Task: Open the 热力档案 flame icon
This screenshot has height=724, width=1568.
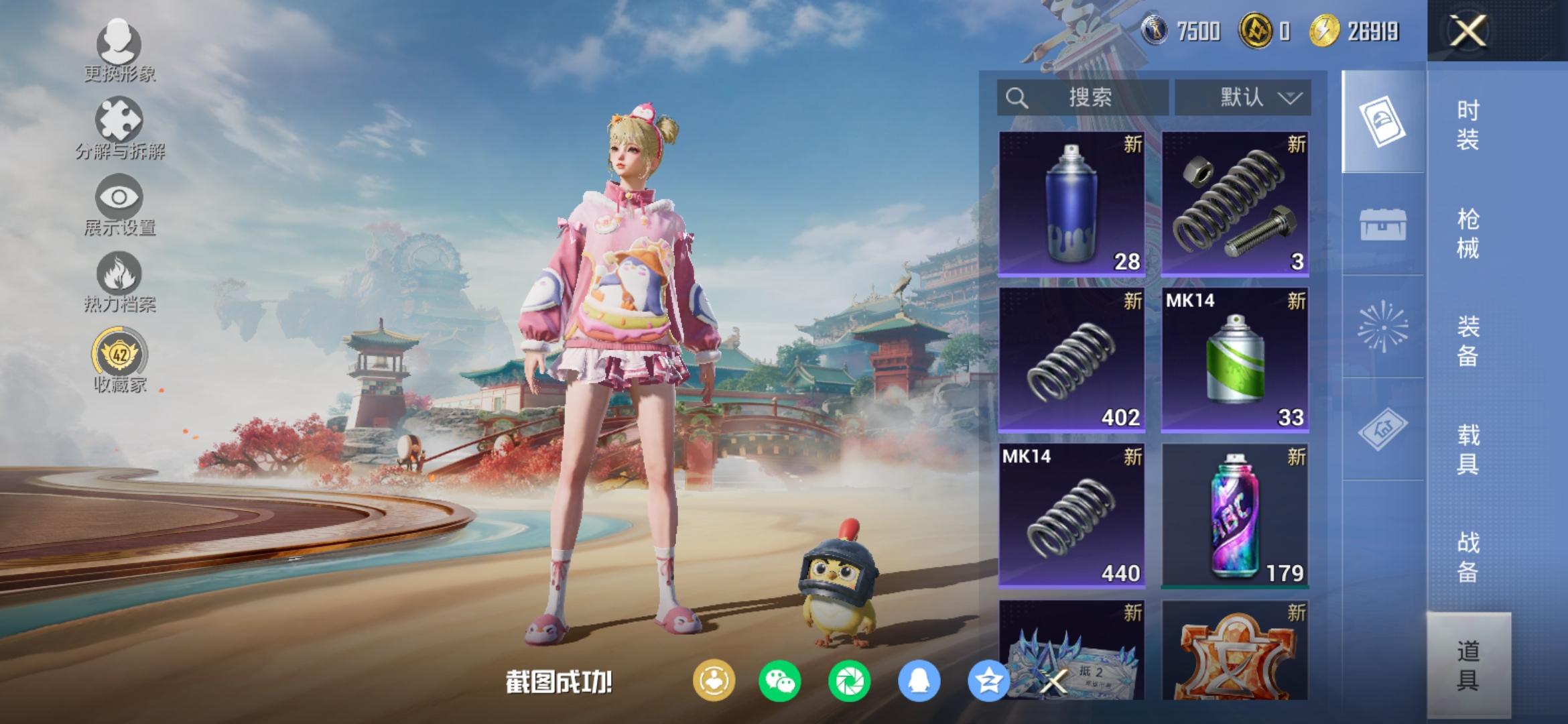Action: click(119, 282)
